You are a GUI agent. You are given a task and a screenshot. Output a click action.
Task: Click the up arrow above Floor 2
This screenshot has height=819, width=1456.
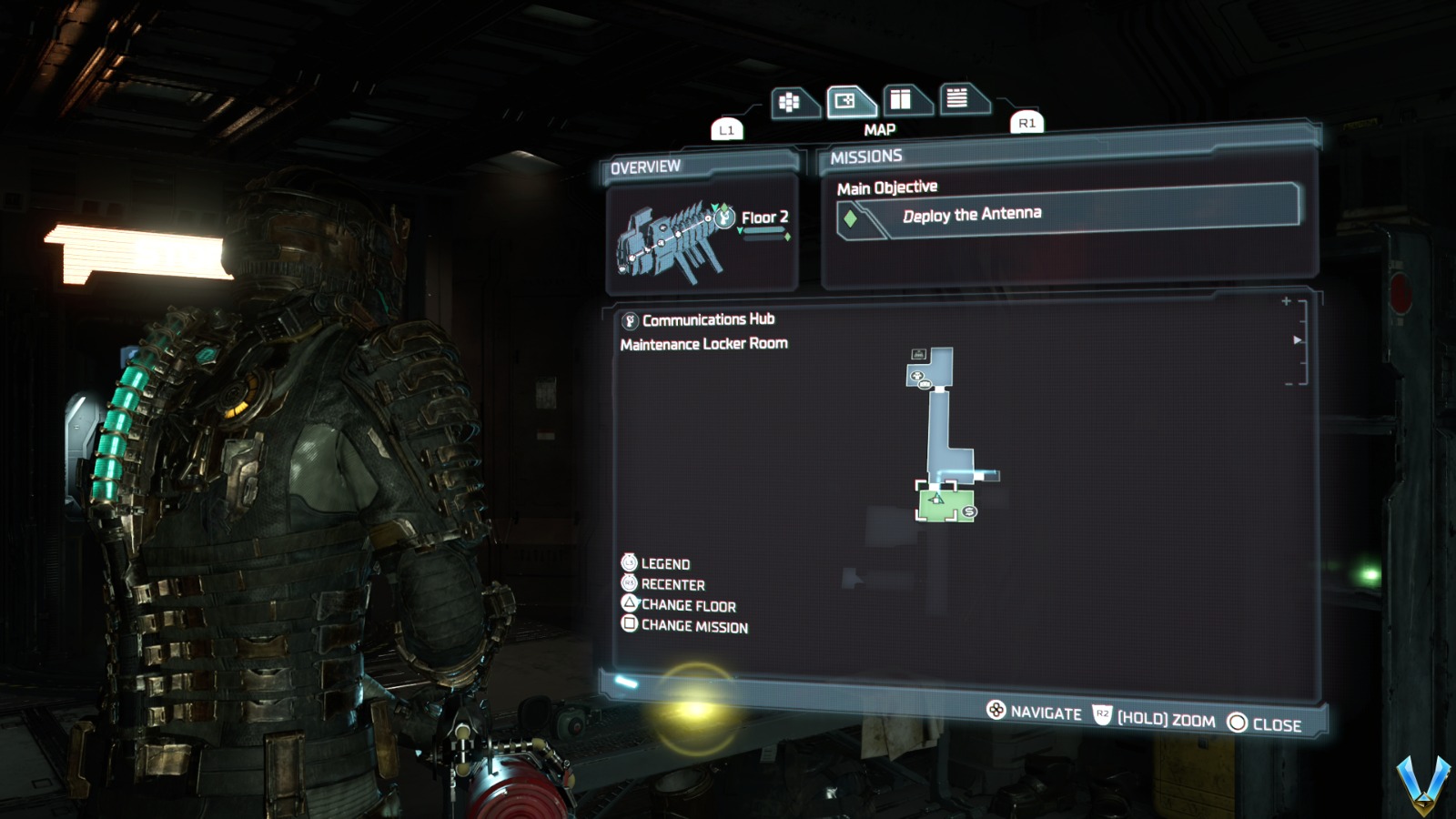tap(715, 207)
